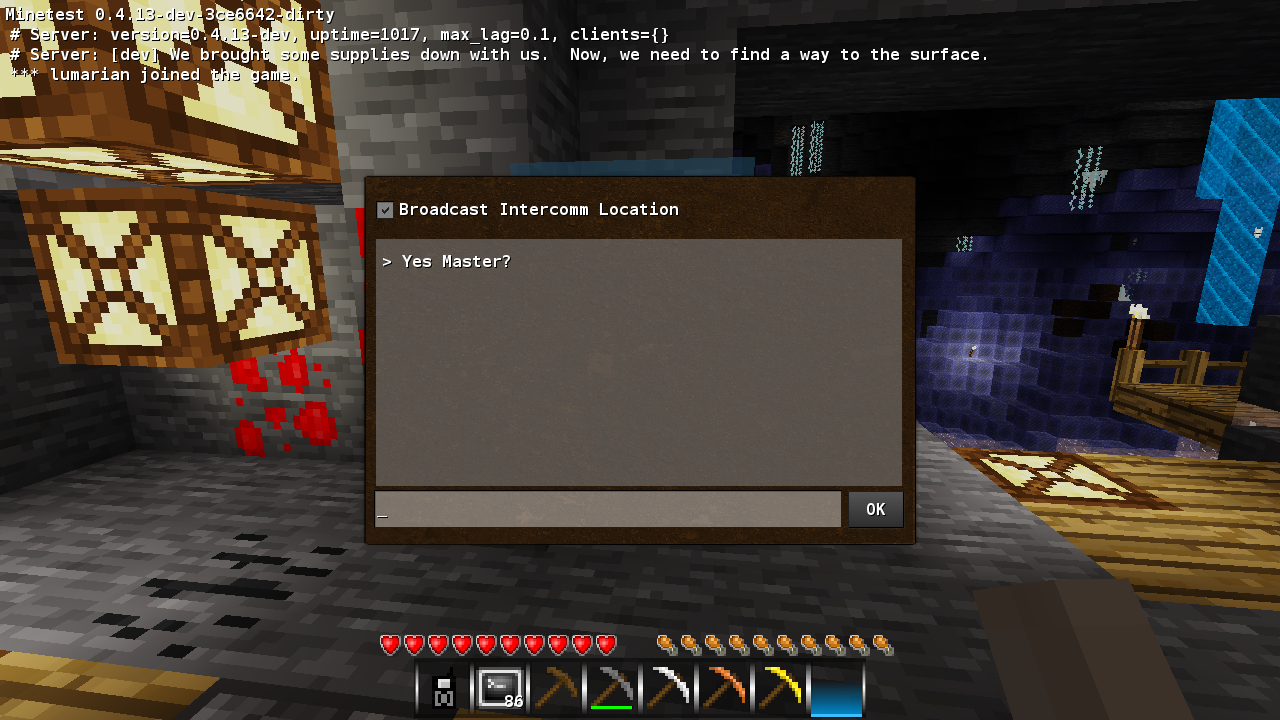Pick the silver-tipped pickaxe
Image resolution: width=1280 pixels, height=720 pixels.
[x=666, y=688]
